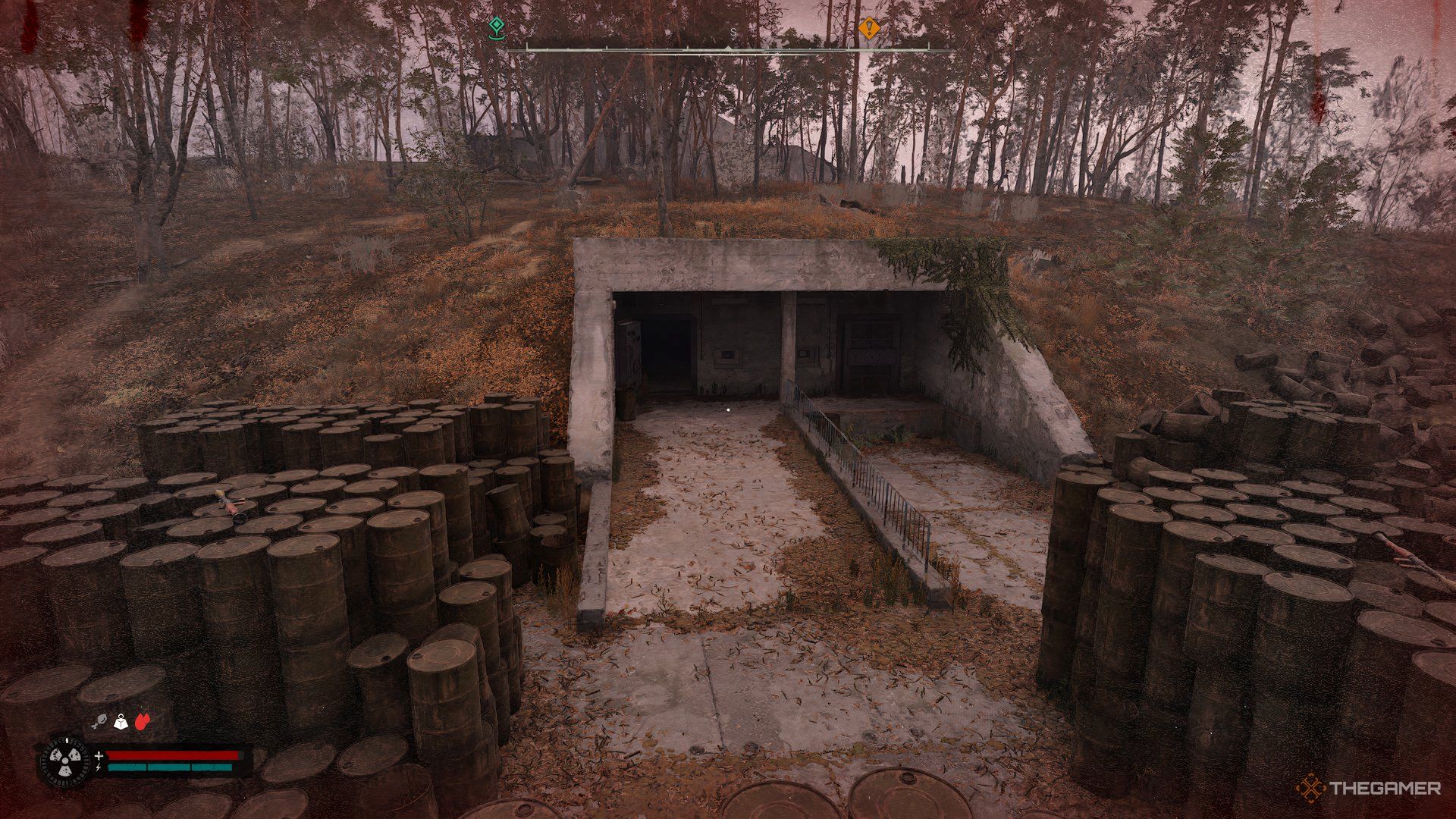Click the weight carry capacity icon
This screenshot has height=819, width=1456.
coord(121,723)
